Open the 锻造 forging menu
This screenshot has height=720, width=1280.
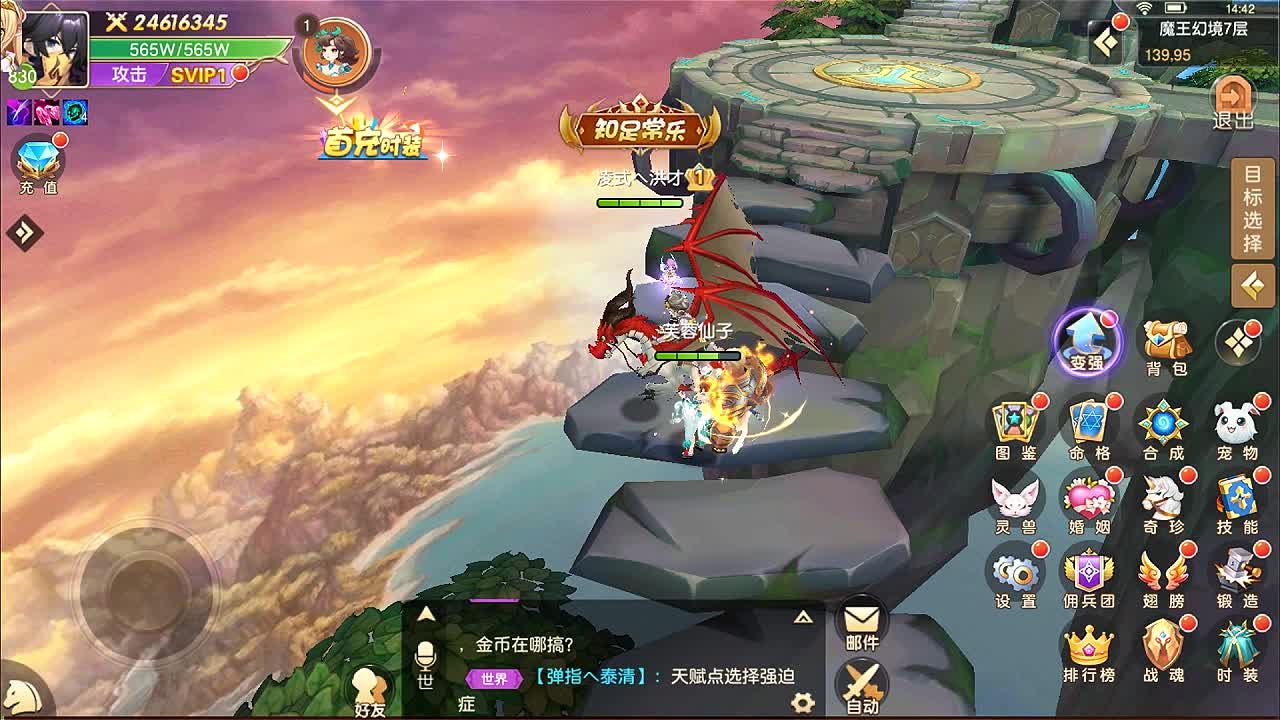point(1237,577)
